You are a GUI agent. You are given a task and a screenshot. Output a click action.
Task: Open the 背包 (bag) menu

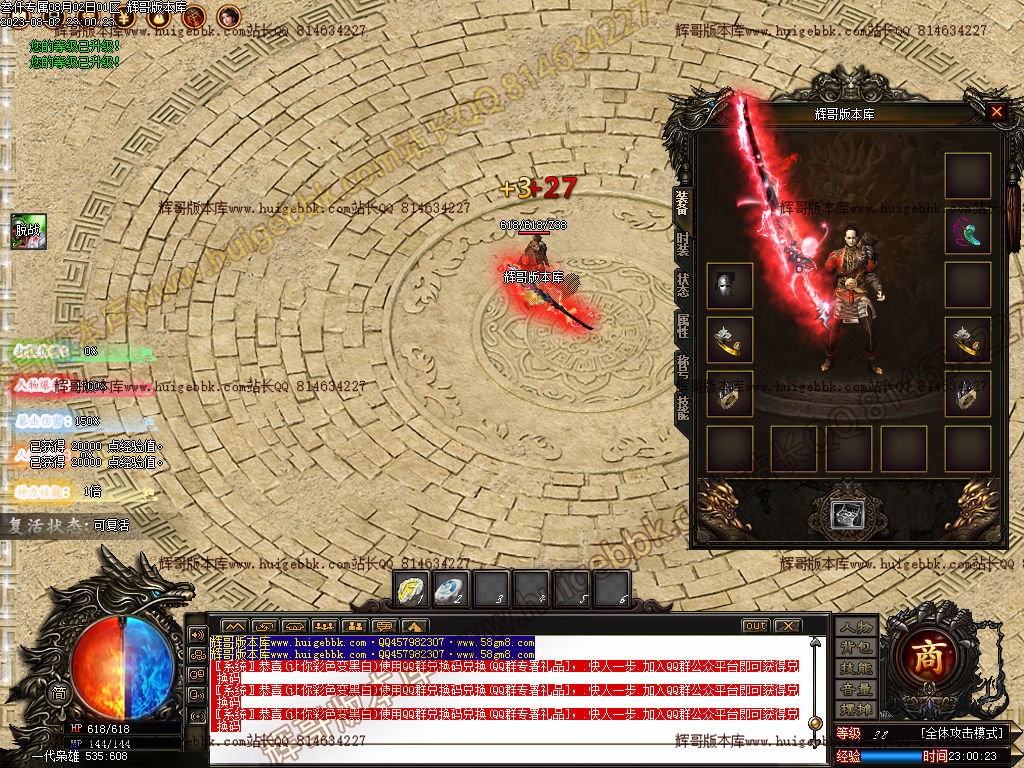pyautogui.click(x=856, y=647)
